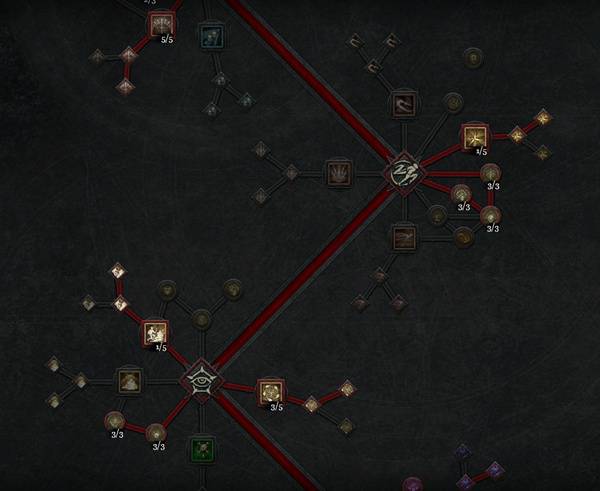Upgrade the 3/5 skill node beside the eye hub

coord(270,392)
